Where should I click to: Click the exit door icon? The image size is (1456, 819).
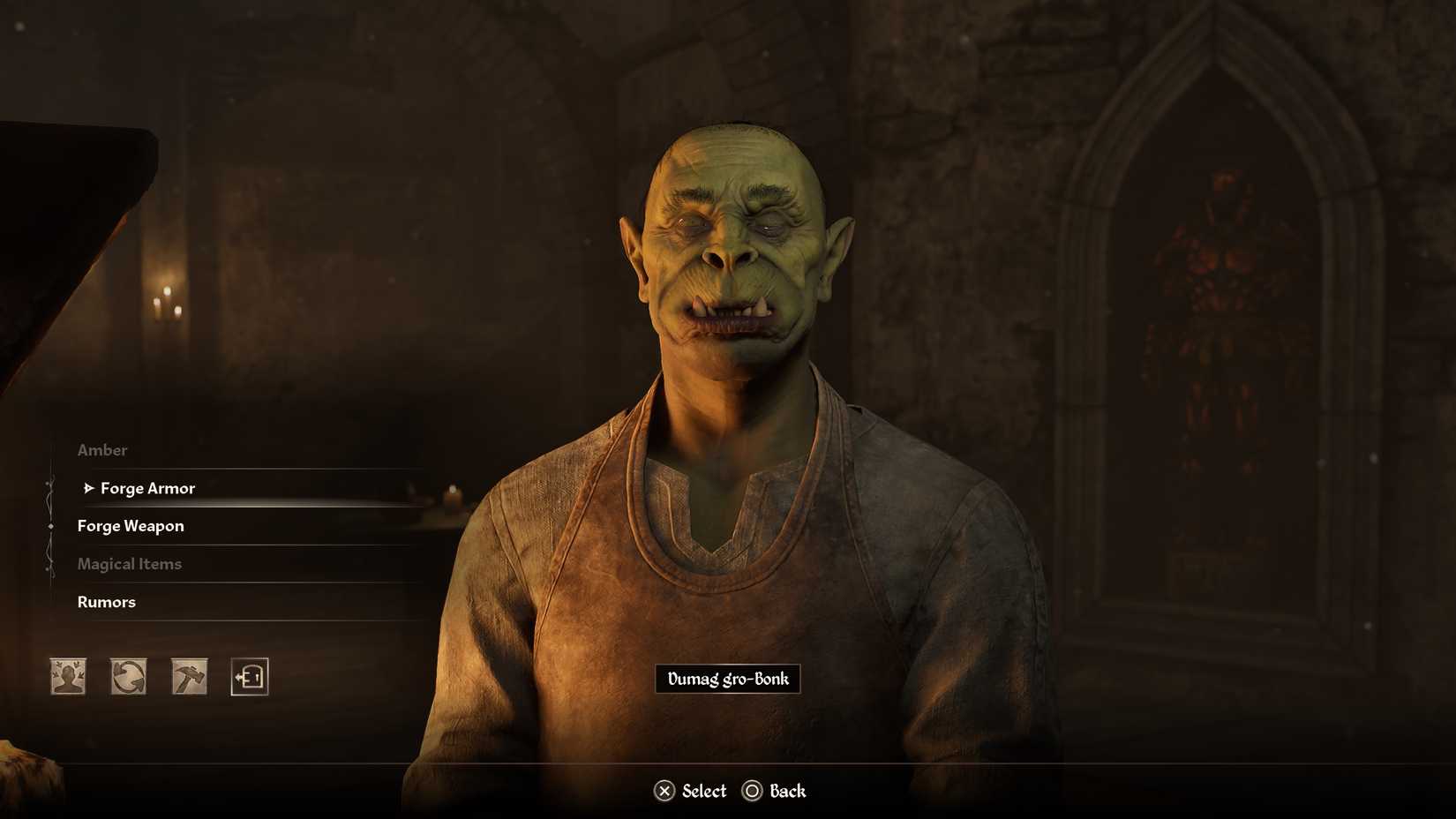tap(248, 675)
